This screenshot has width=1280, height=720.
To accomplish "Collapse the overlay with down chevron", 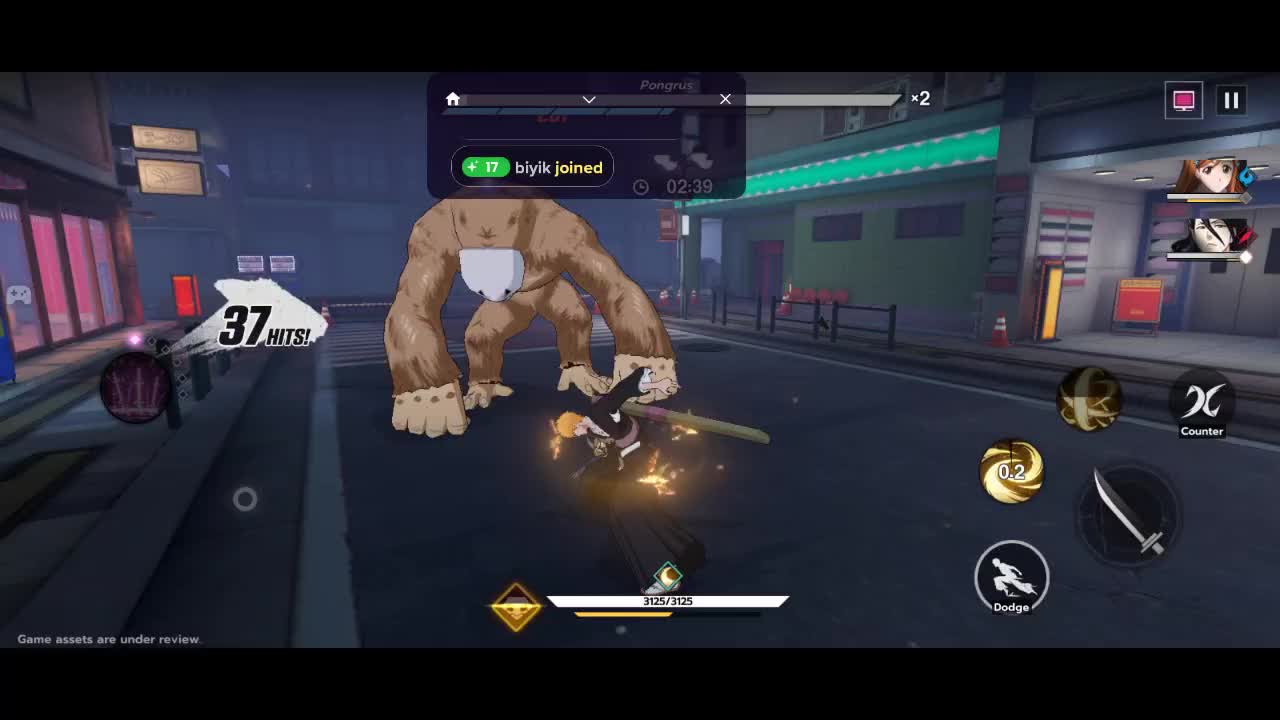I will [589, 99].
